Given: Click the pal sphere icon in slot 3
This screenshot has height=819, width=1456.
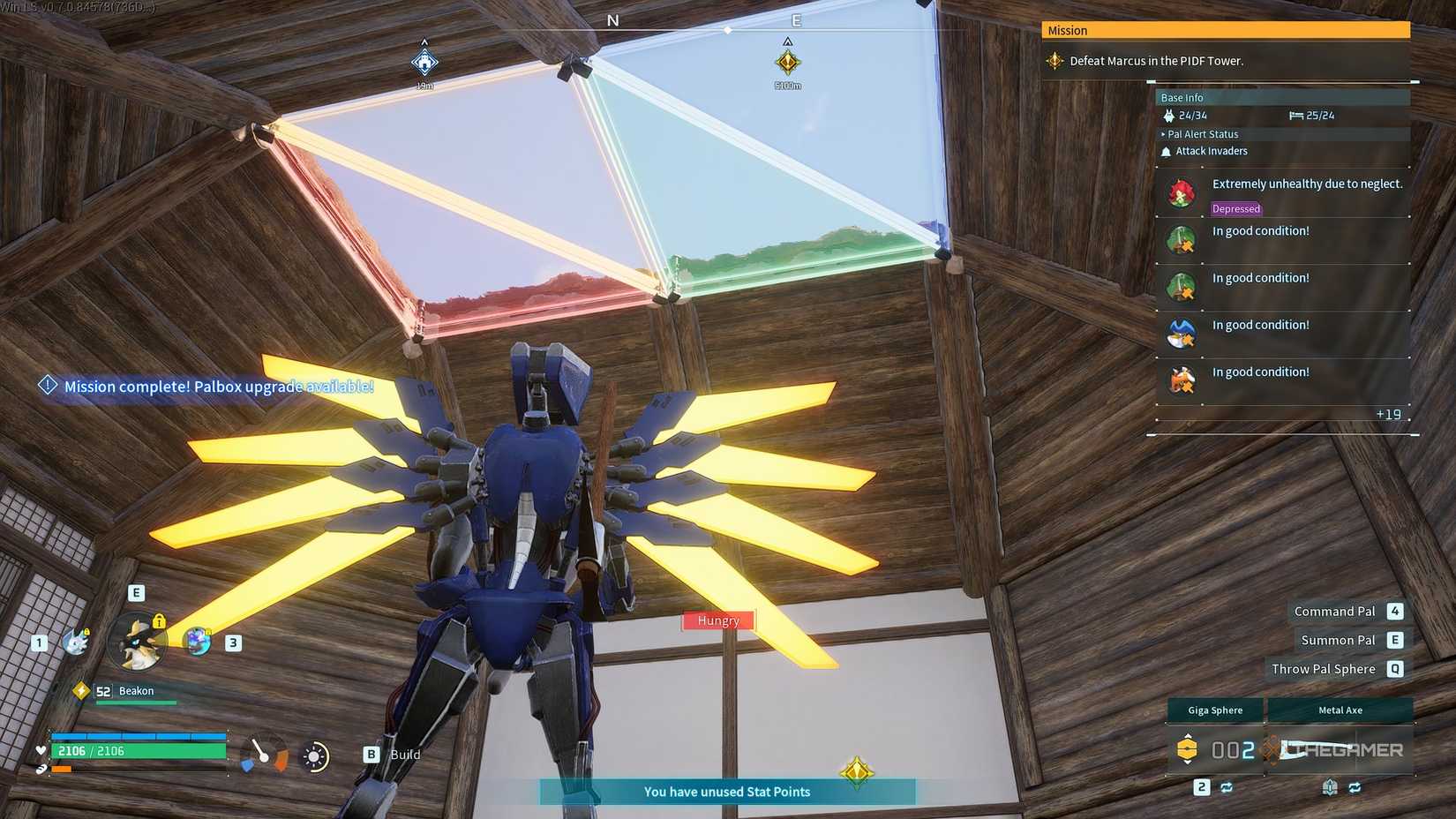Looking at the screenshot, I should click(197, 642).
